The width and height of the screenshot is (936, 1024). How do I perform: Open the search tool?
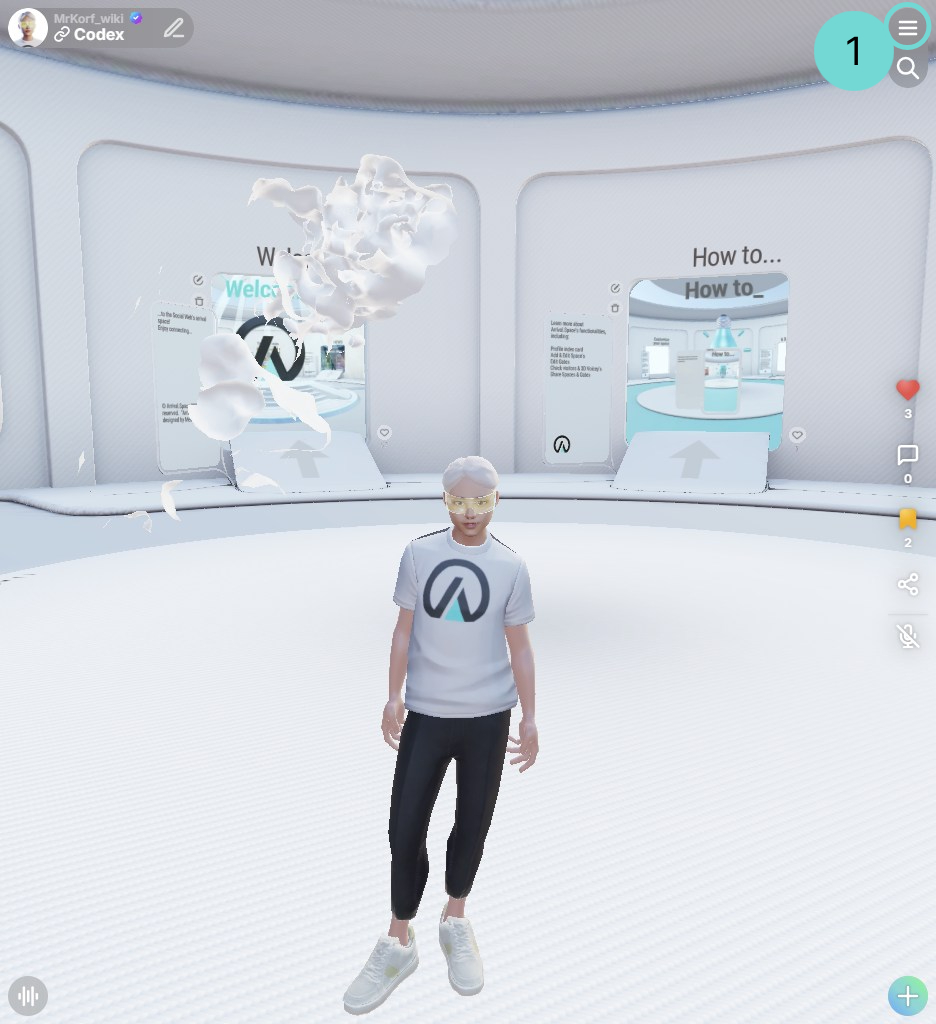pyautogui.click(x=908, y=68)
